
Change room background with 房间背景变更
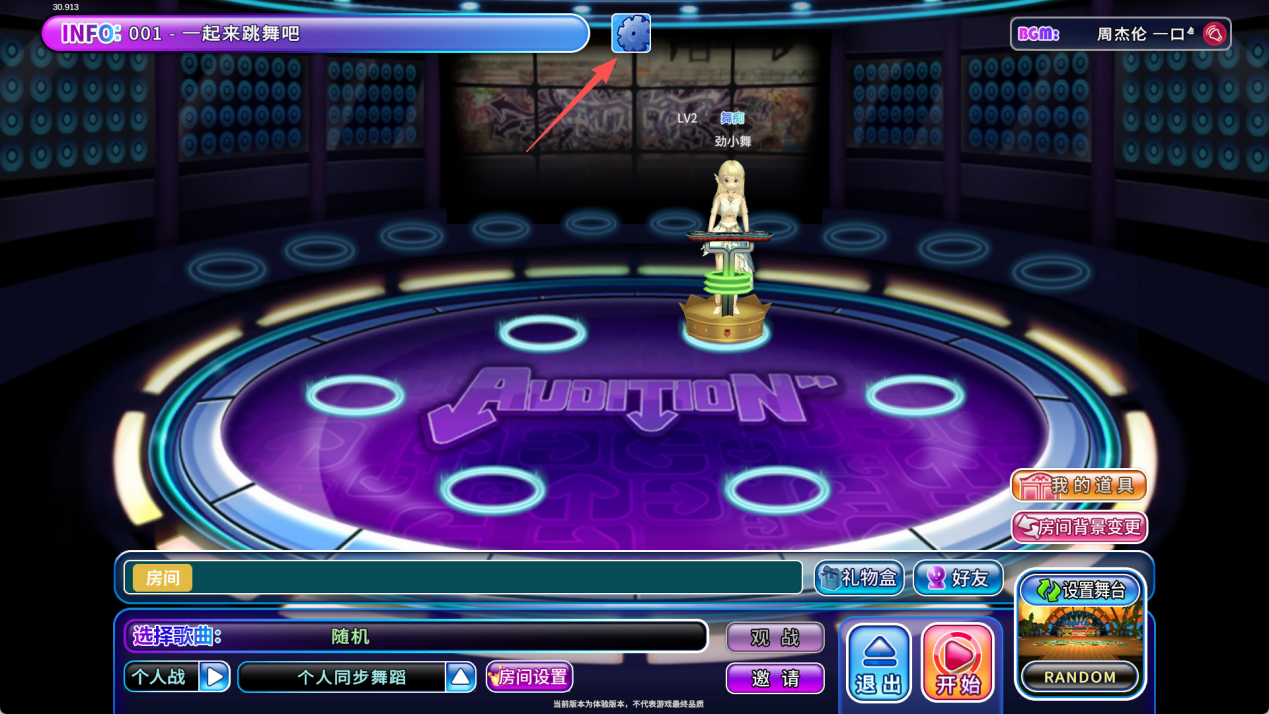pos(1079,527)
